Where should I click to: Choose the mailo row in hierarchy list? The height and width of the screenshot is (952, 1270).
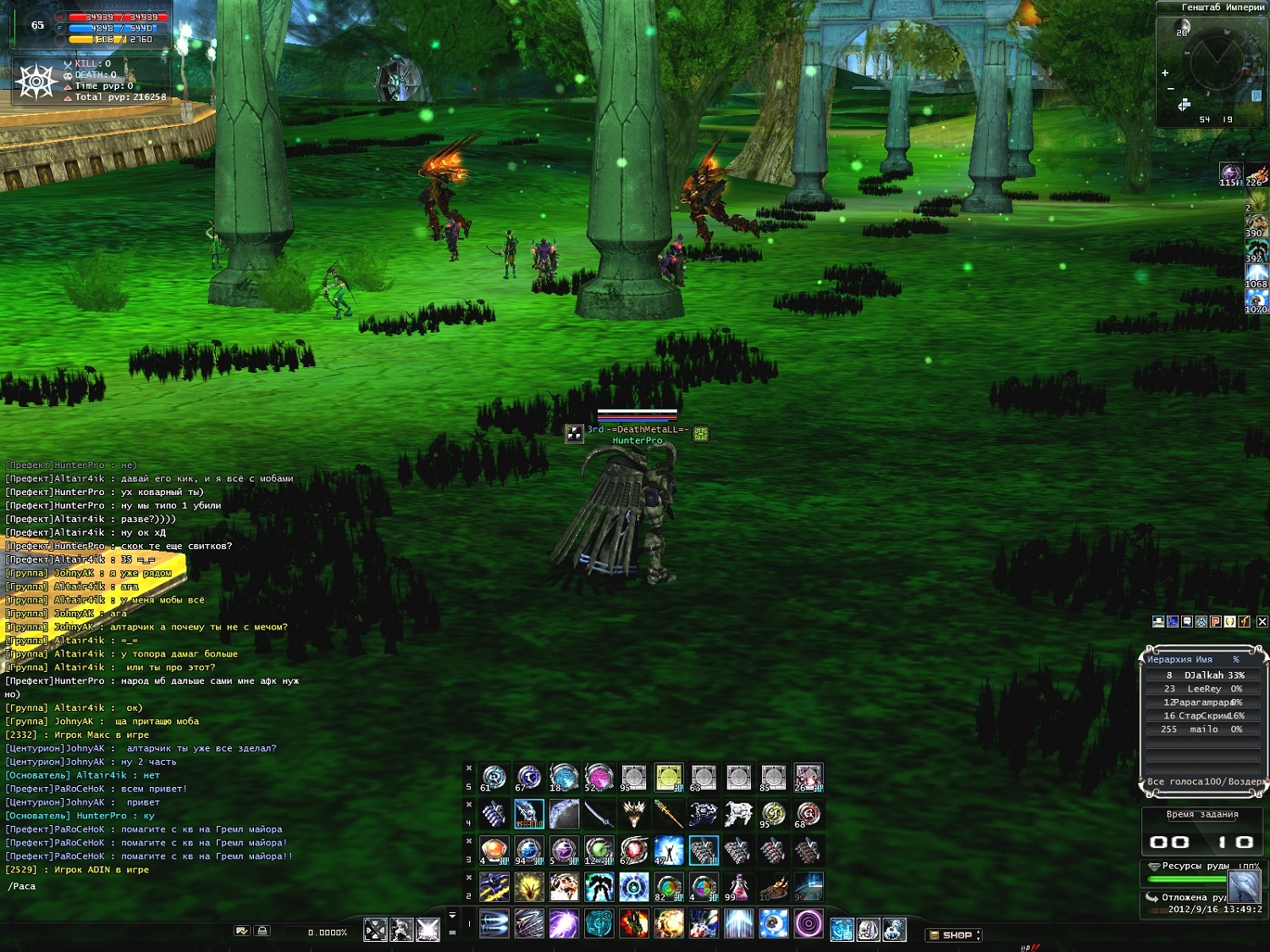1203,729
